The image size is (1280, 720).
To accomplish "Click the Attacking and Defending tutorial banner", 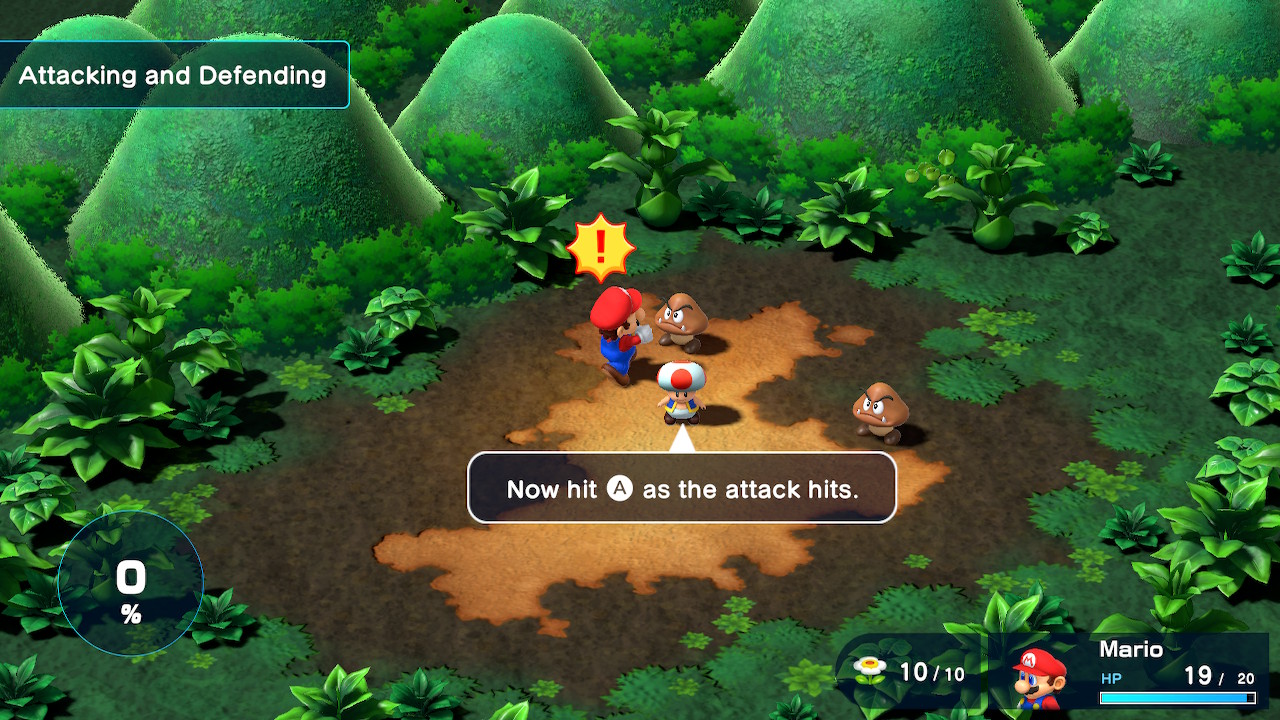I will click(x=172, y=75).
